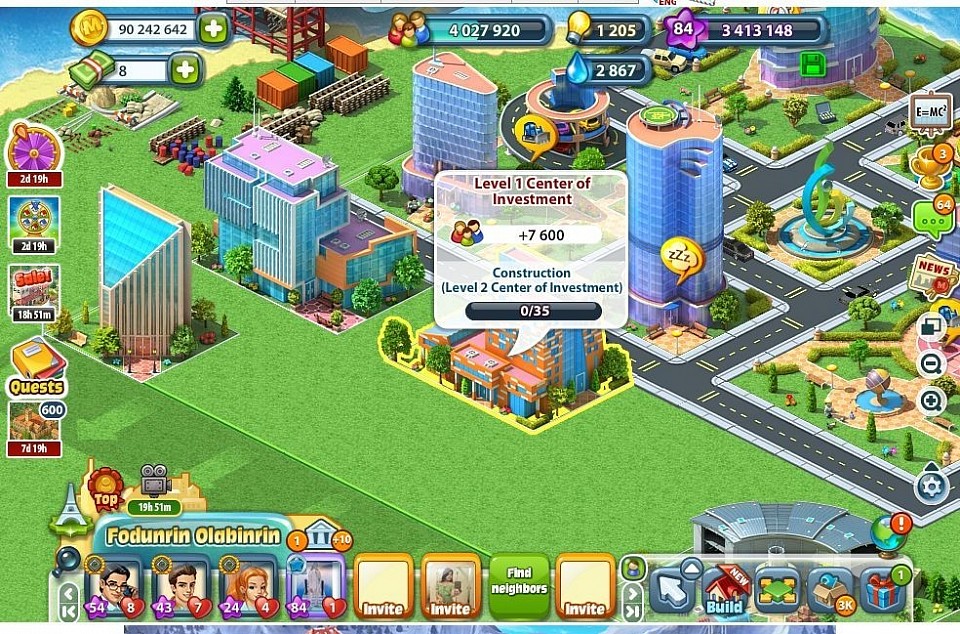Select the arrow cursor tool
The height and width of the screenshot is (634, 960).
click(x=672, y=591)
